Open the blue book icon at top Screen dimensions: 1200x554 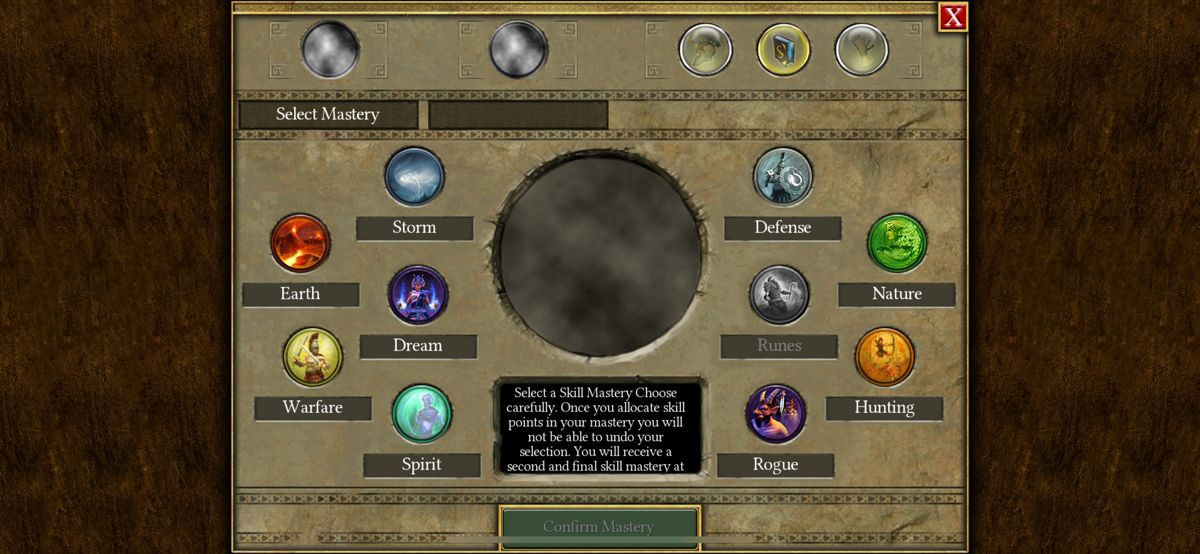pos(783,50)
